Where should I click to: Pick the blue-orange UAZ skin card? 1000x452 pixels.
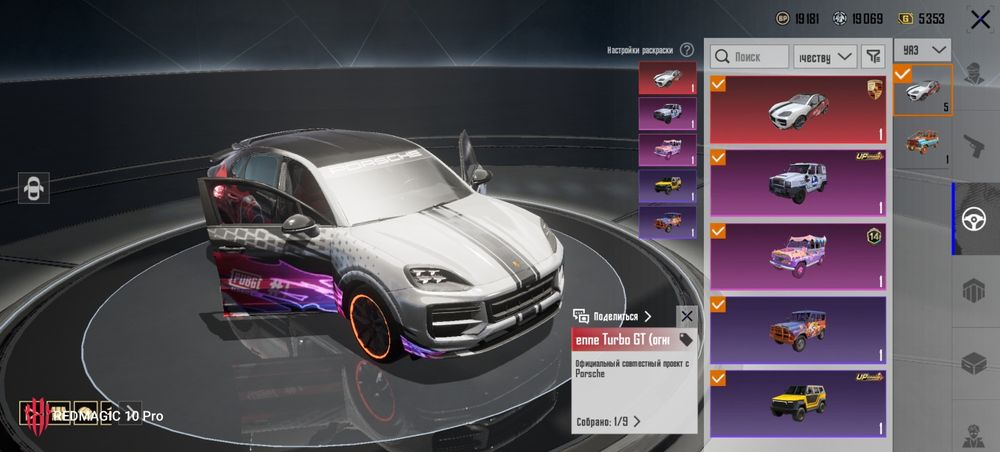click(797, 329)
